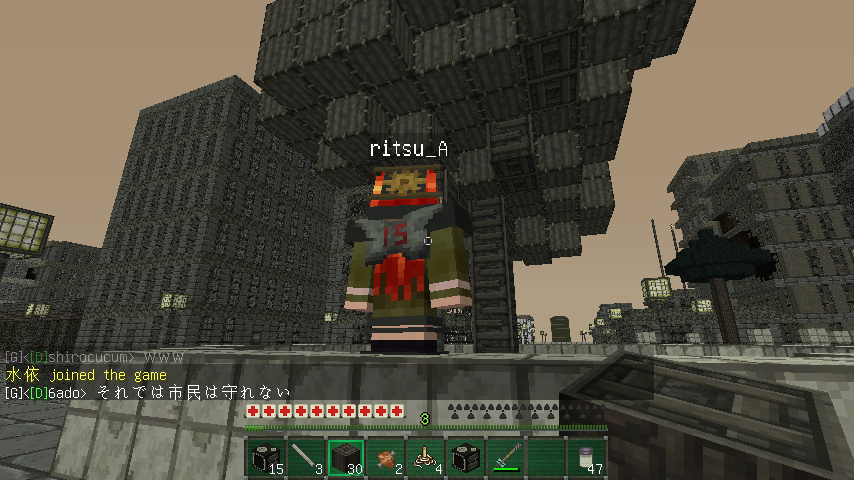
Task: Select the stick stack of 3
Action: pos(306,458)
